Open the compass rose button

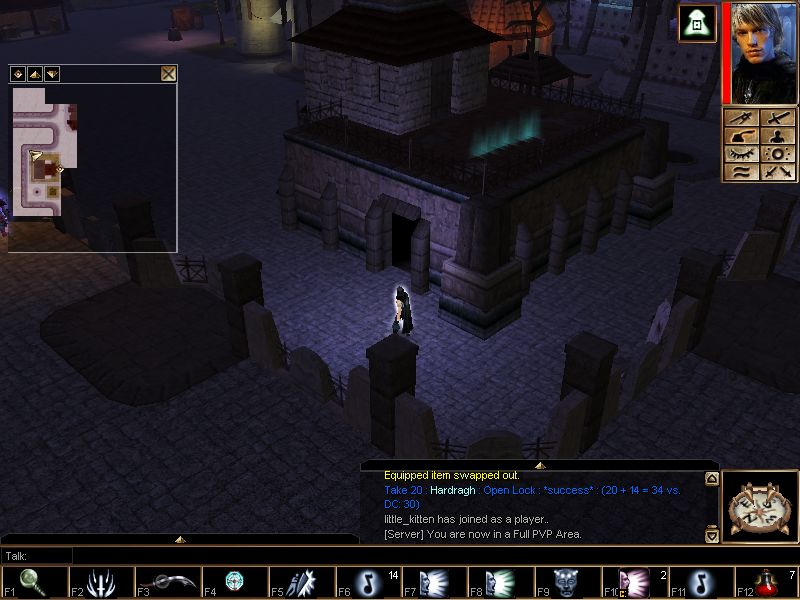[x=759, y=507]
